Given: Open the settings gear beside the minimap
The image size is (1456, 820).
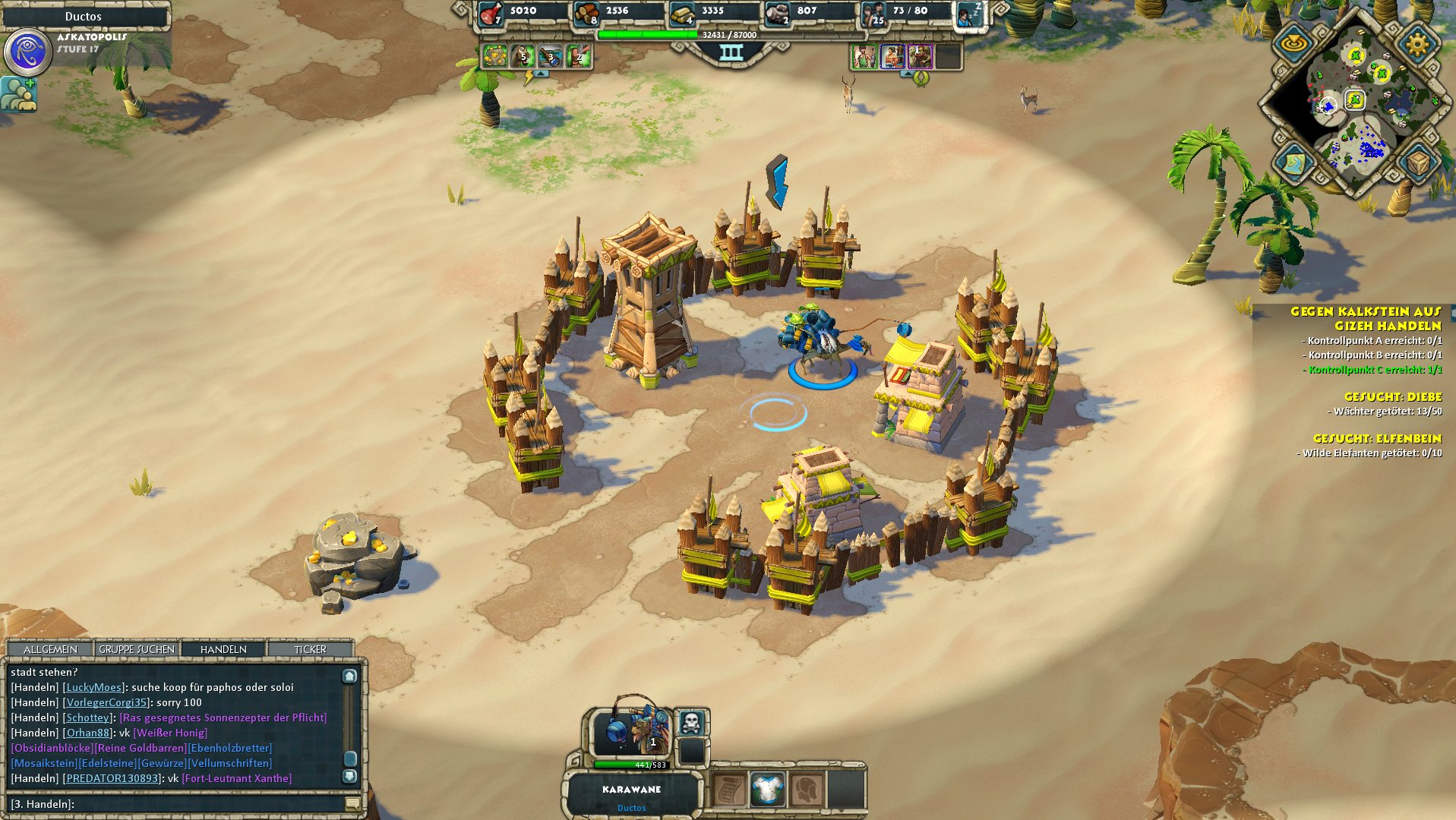Looking at the screenshot, I should [x=1417, y=44].
